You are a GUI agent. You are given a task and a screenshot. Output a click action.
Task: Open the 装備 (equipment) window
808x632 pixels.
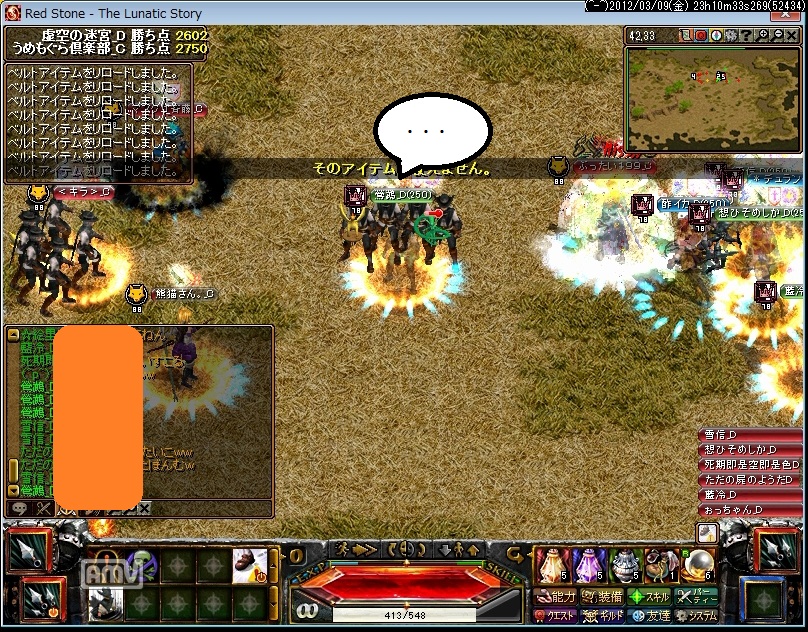tap(603, 597)
